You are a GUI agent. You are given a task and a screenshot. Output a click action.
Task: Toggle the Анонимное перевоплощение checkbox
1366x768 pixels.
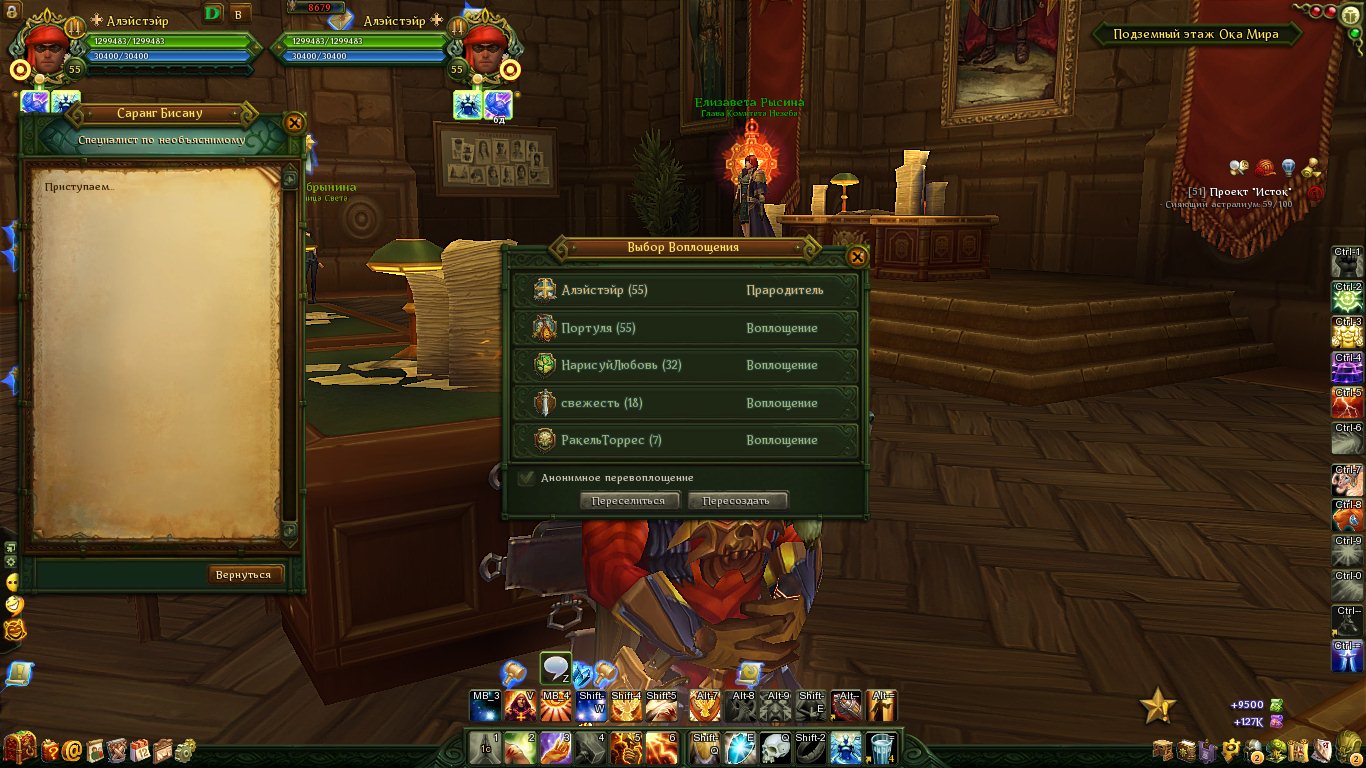[526, 478]
